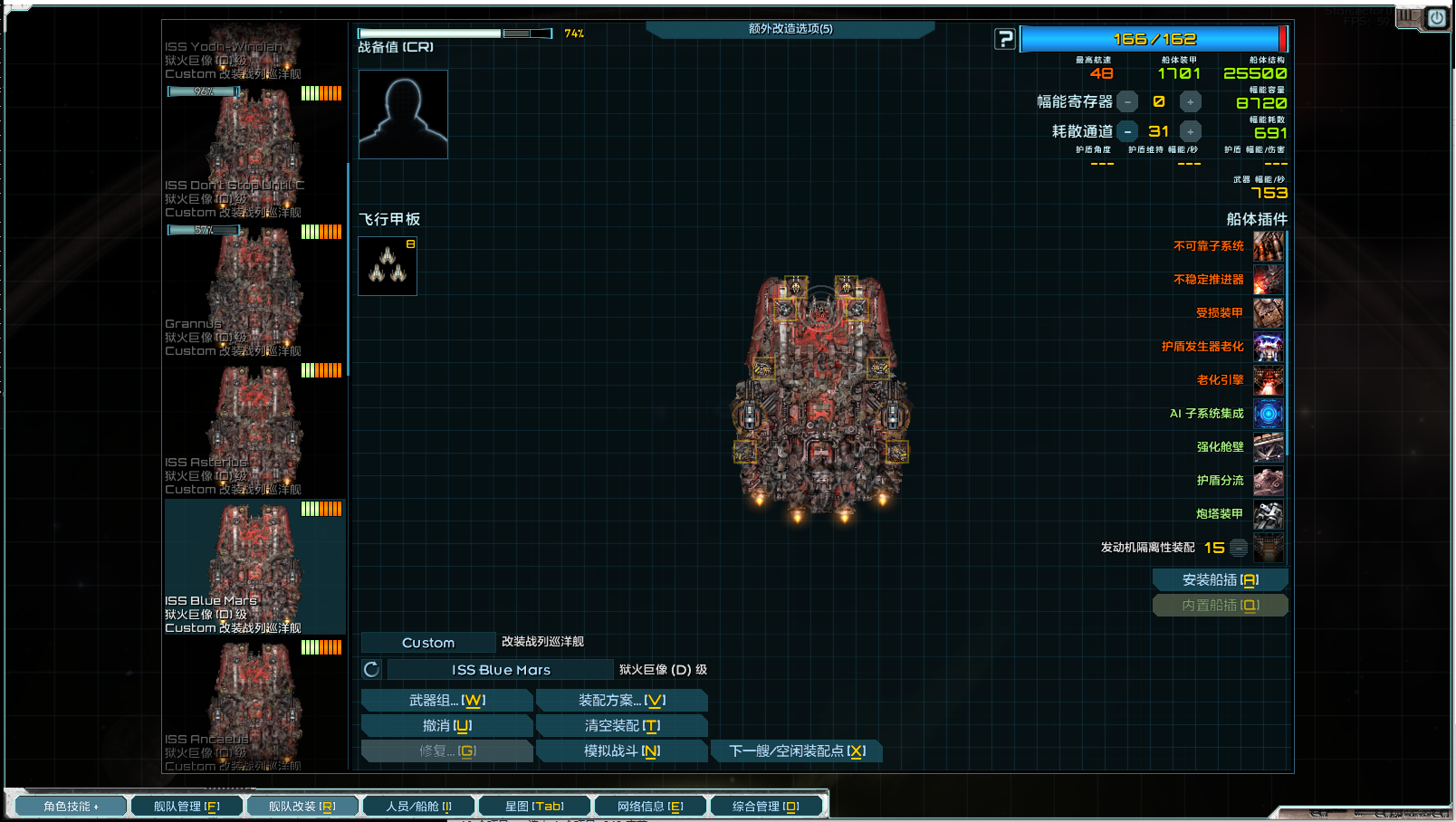Select the fighter wing flight deck slot
The width and height of the screenshot is (1456, 822).
(388, 266)
